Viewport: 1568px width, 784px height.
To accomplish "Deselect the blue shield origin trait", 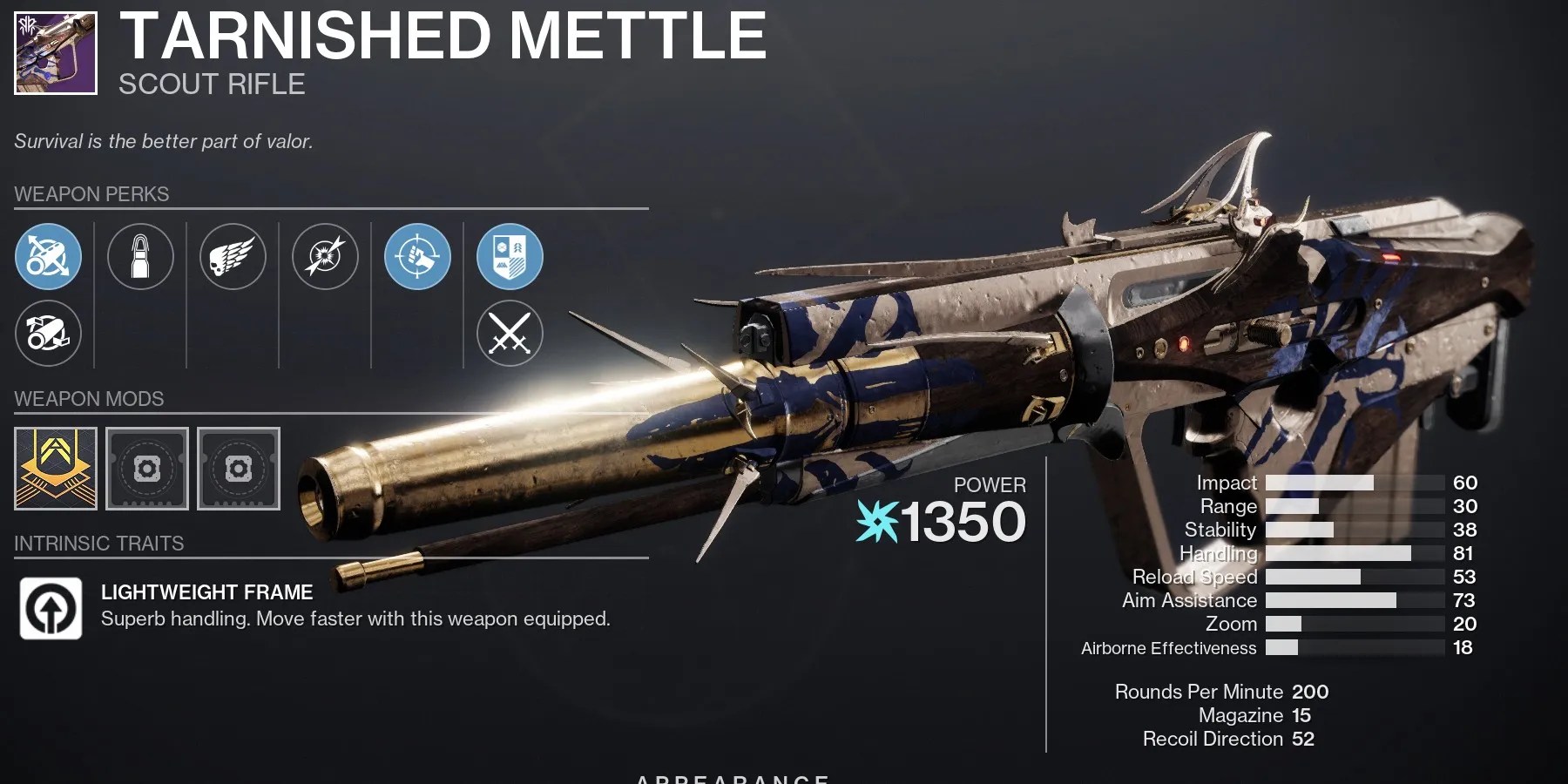I will (509, 257).
